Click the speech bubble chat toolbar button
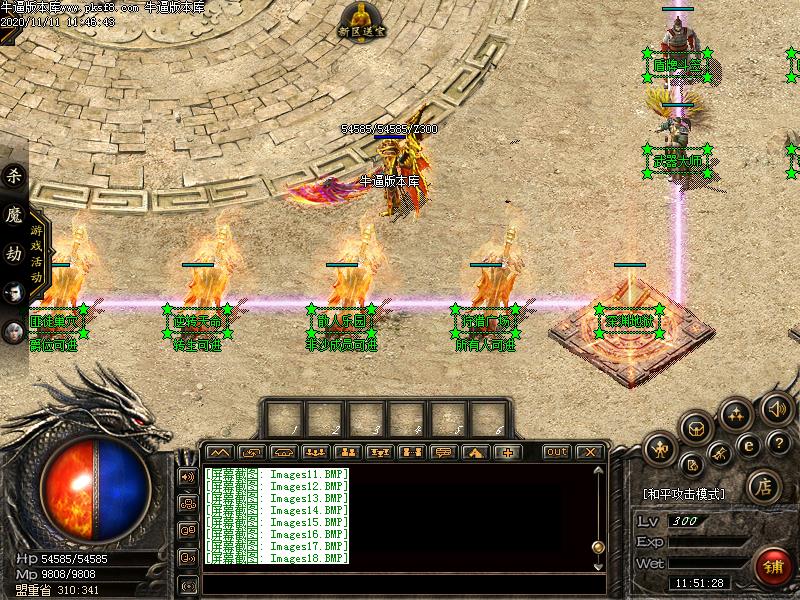The width and height of the screenshot is (800, 600). tap(443, 452)
